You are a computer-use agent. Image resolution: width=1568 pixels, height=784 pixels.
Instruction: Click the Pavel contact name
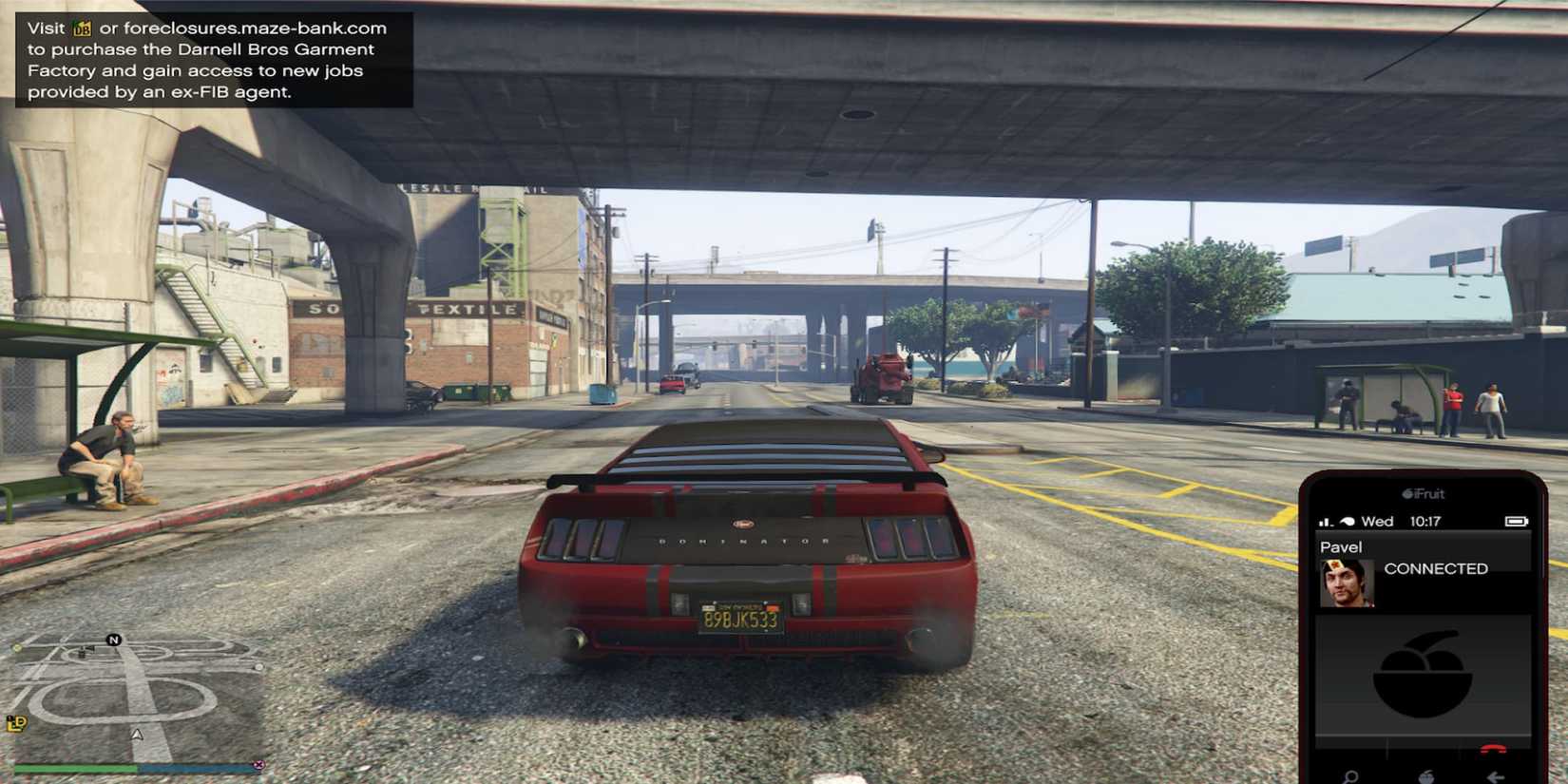[1341, 546]
